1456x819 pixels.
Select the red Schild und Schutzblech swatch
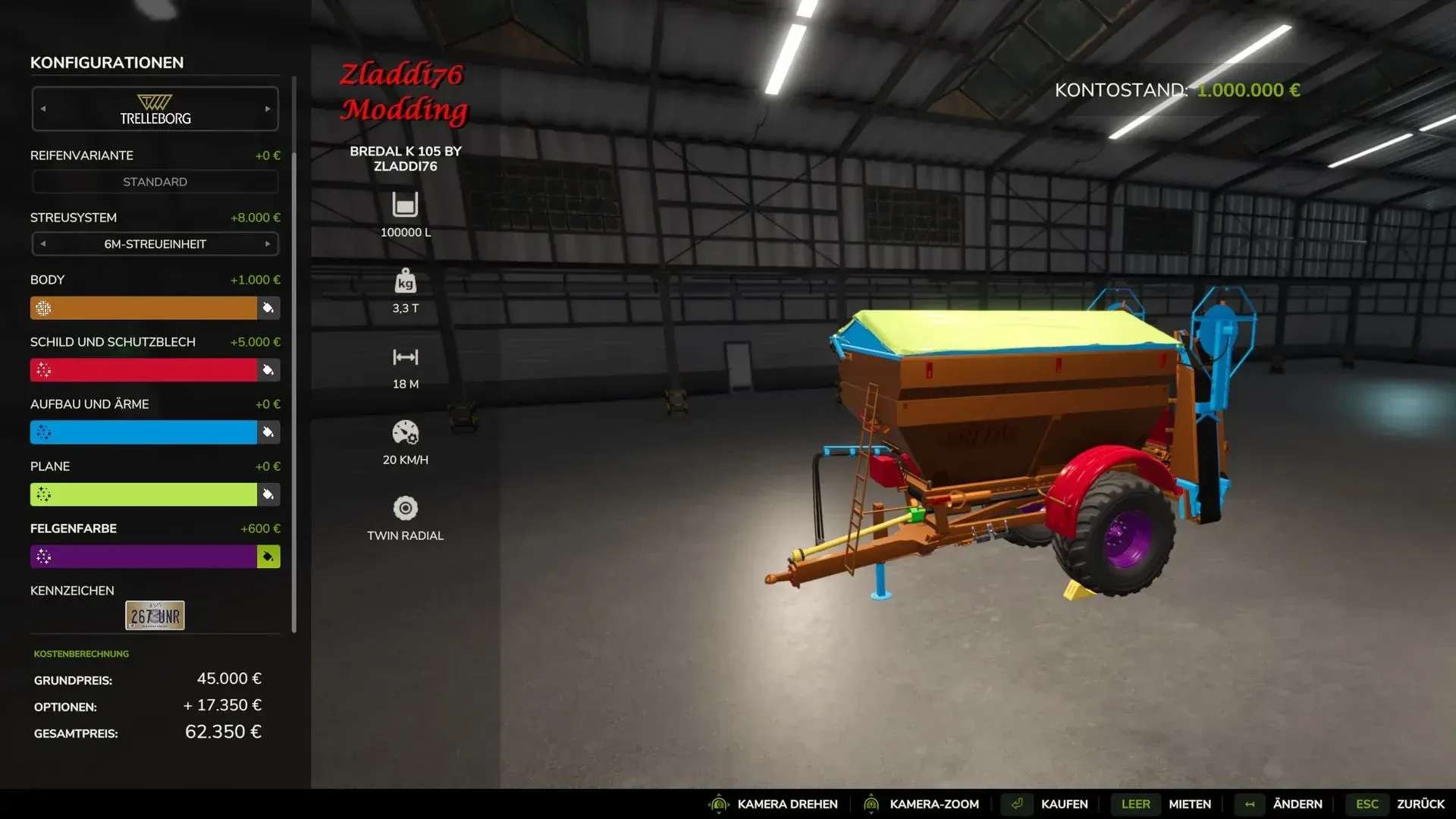(144, 370)
